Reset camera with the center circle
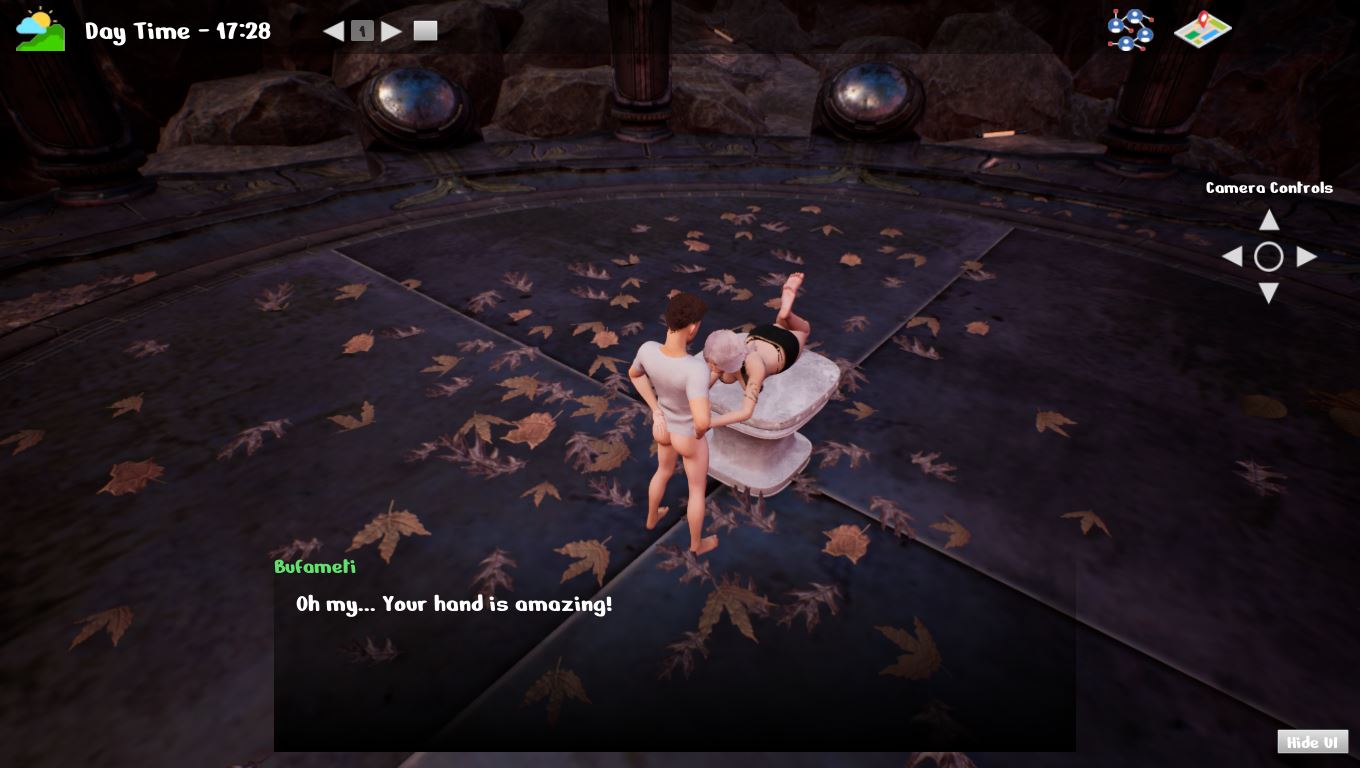The height and width of the screenshot is (768, 1360). 1269,257
